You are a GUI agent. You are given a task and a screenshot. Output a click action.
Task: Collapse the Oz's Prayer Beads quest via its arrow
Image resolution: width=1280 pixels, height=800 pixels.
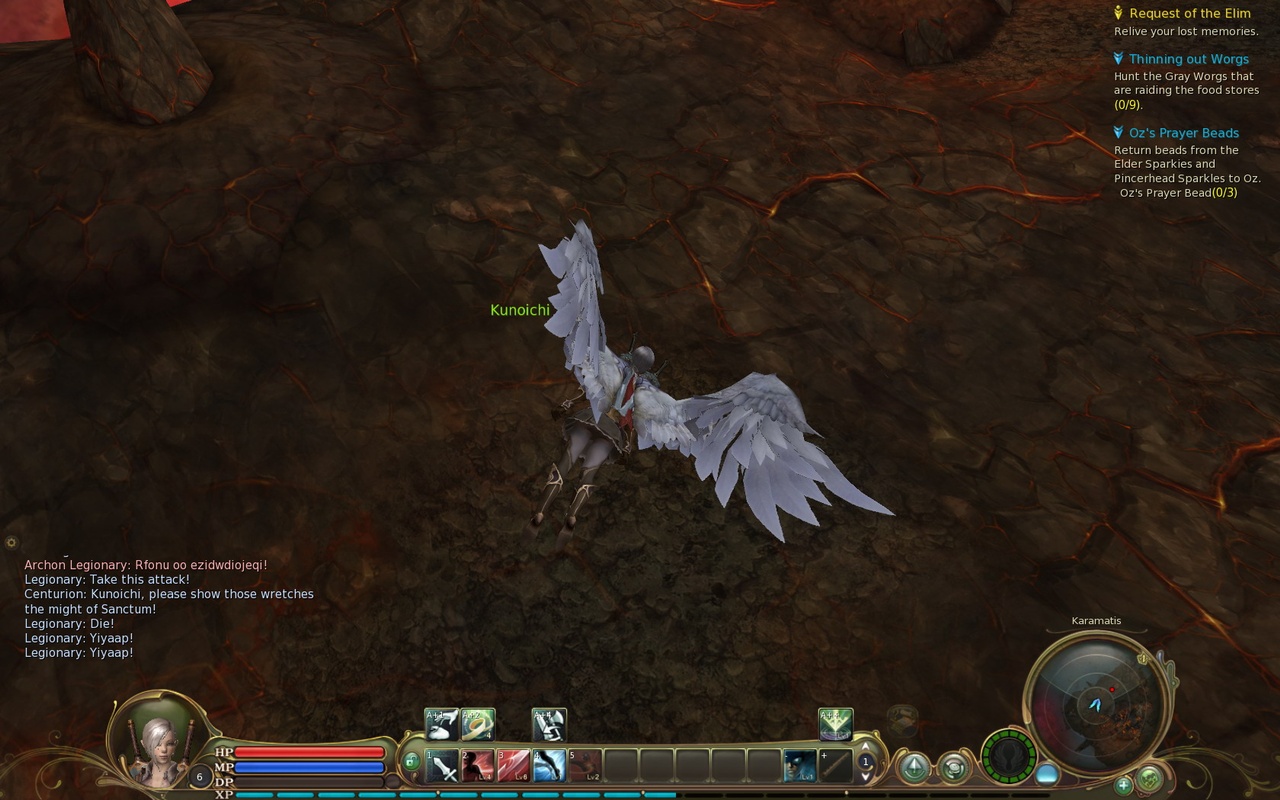click(x=1117, y=132)
